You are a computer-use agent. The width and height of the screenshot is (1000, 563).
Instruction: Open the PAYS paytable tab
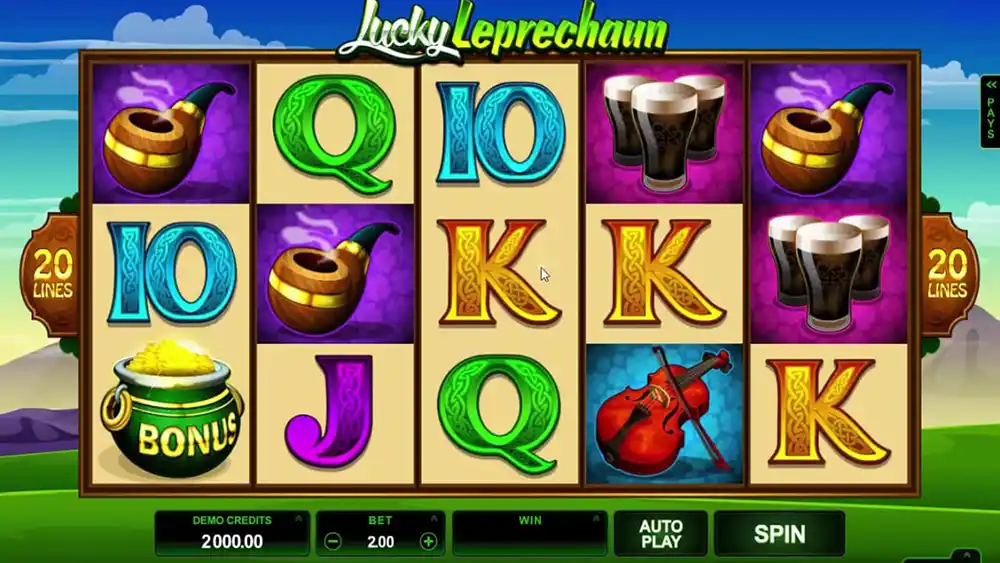click(988, 112)
